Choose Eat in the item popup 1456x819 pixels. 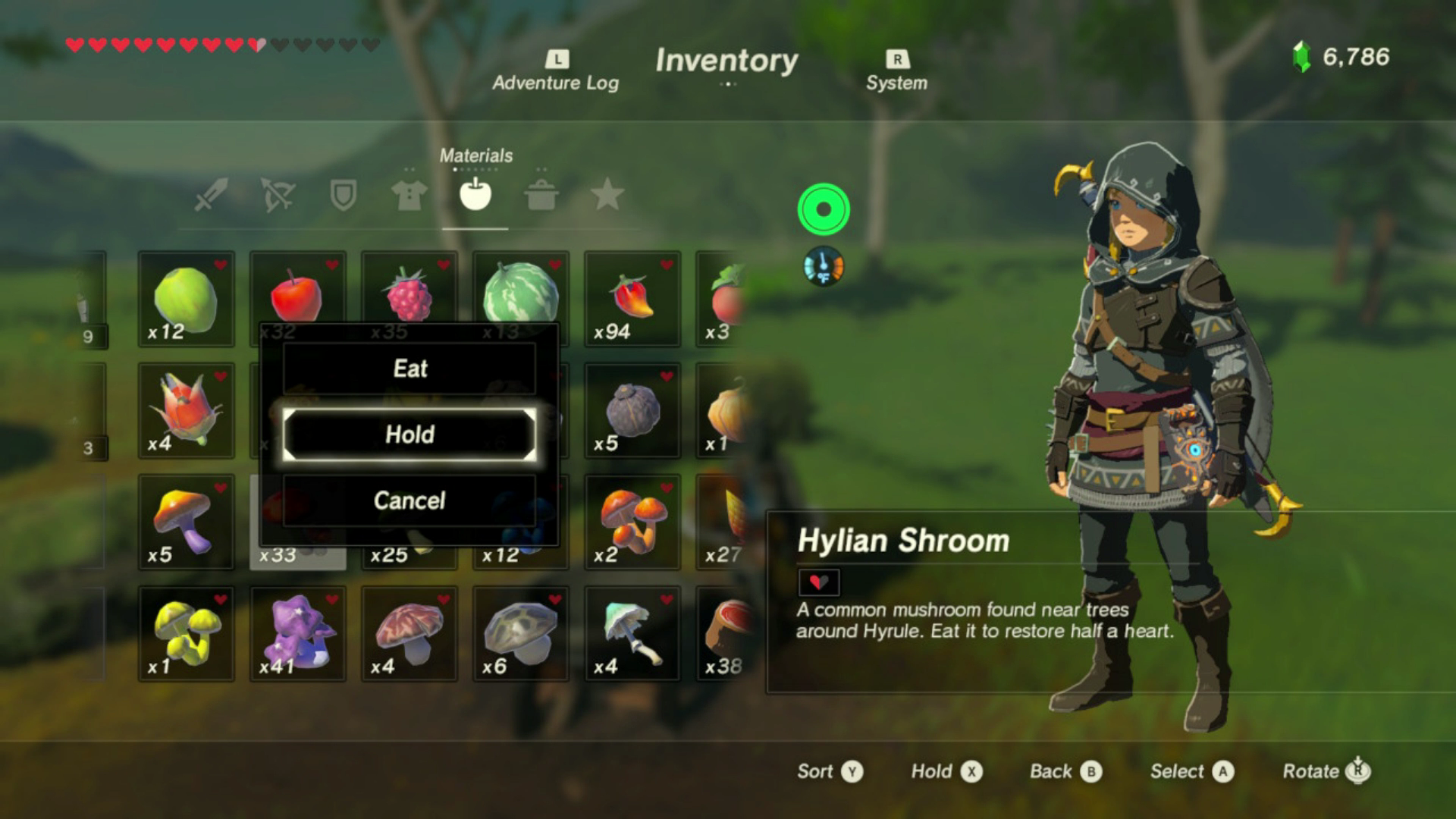coord(409,369)
